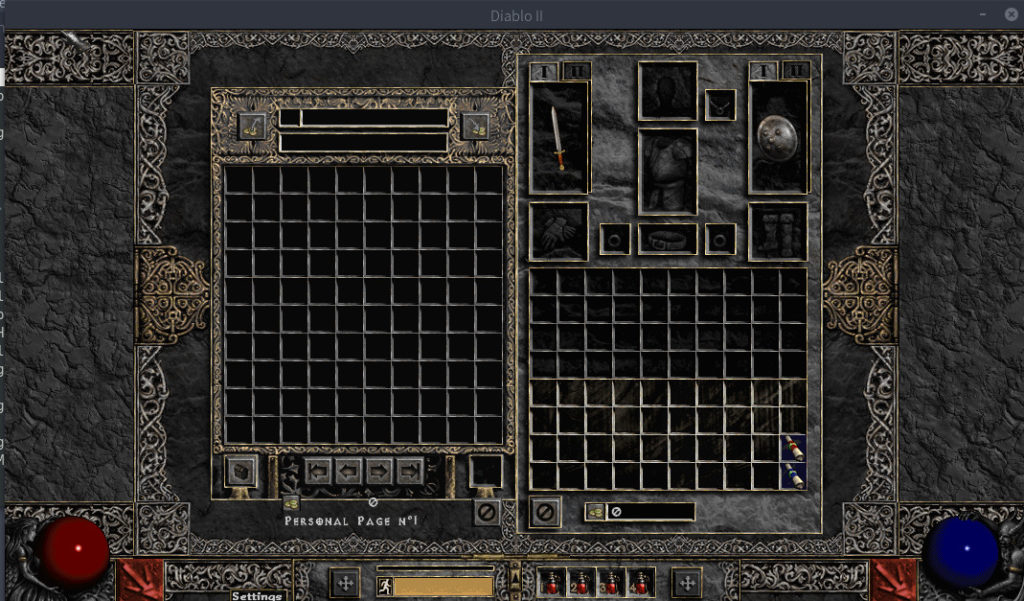Toggle the stash type beside Personal Page label
The image size is (1024, 601).
click(291, 503)
